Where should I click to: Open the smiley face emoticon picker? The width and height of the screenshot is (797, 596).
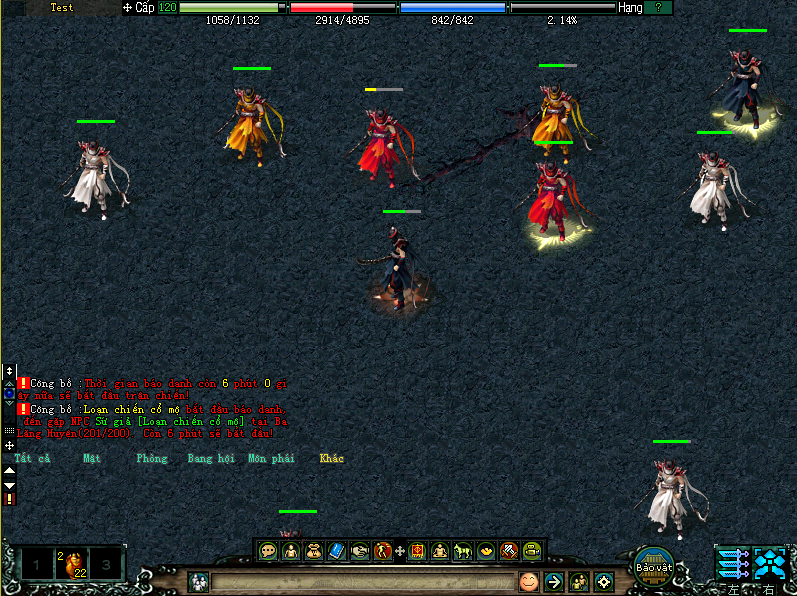(x=528, y=581)
